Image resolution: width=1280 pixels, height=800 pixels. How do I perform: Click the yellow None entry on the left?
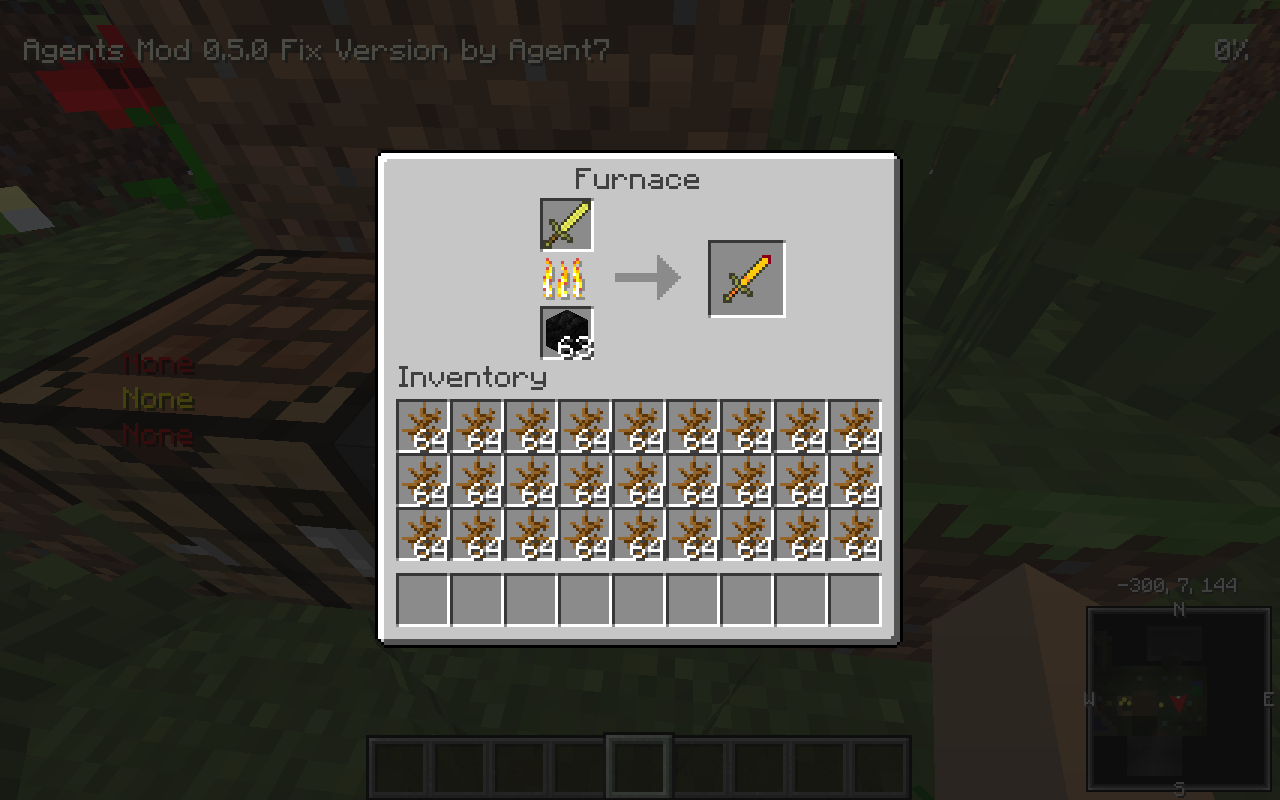click(x=157, y=399)
